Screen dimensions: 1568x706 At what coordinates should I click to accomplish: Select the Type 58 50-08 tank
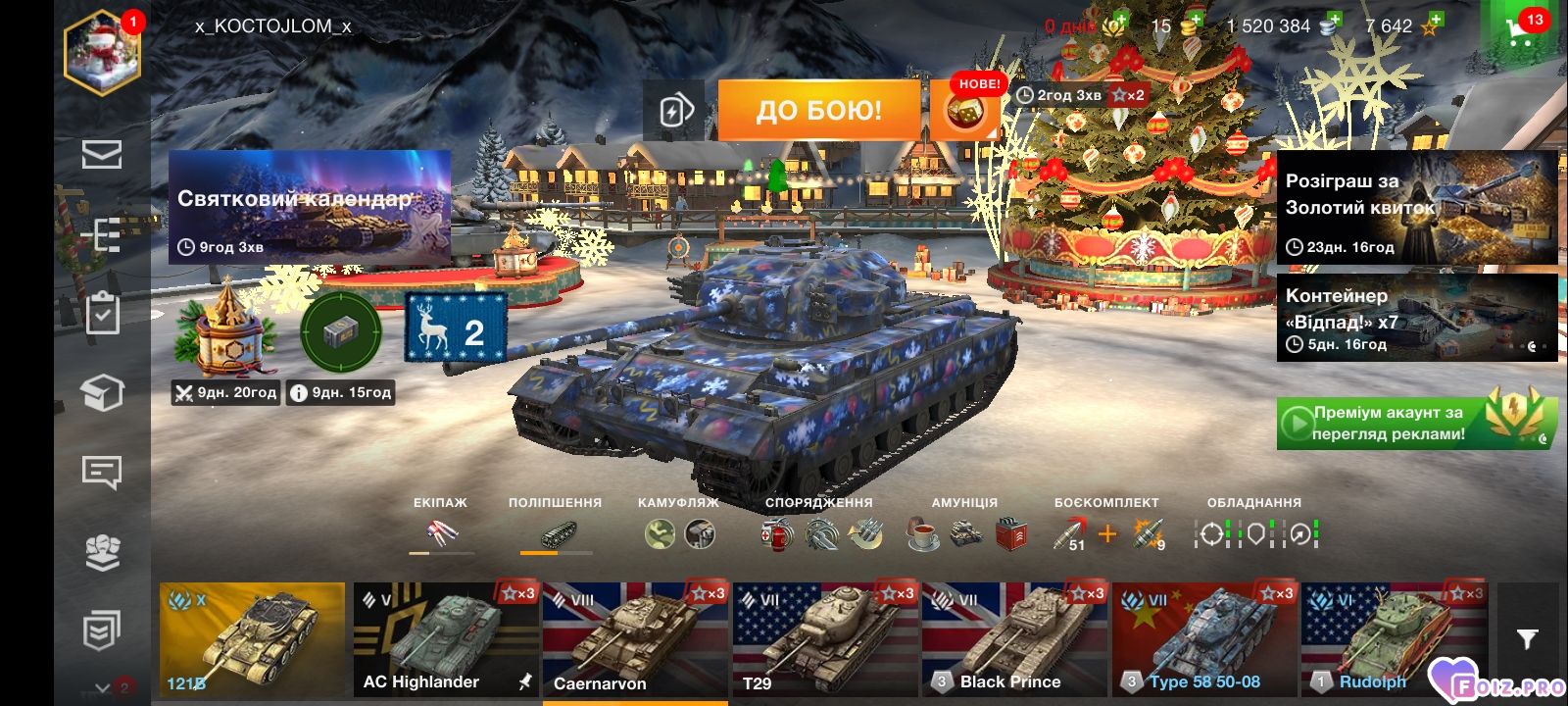coord(1204,639)
